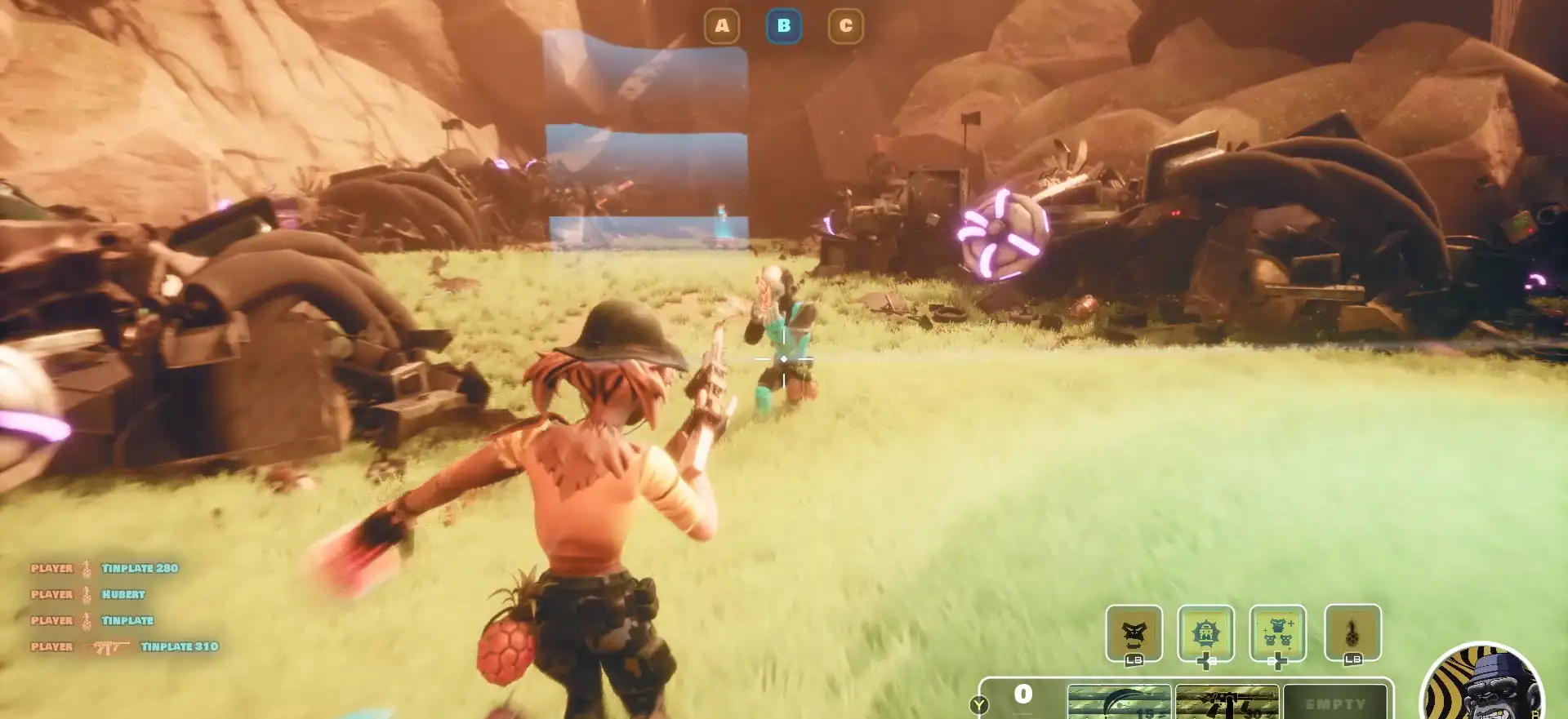Select the EMPTY weapon slot
The width and height of the screenshot is (1568, 719).
[1334, 703]
